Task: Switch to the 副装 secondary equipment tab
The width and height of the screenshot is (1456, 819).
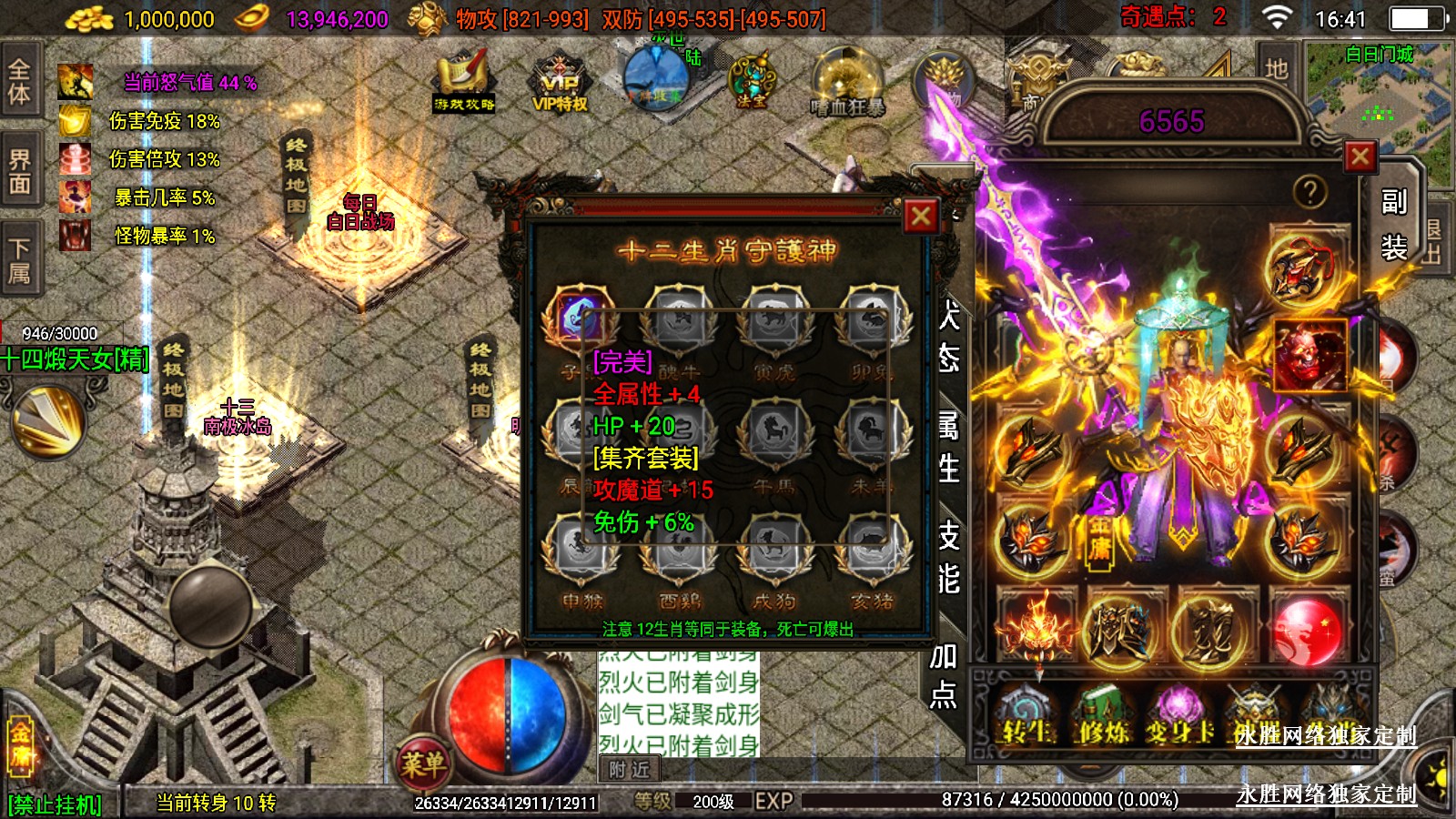Action: coord(1393,224)
